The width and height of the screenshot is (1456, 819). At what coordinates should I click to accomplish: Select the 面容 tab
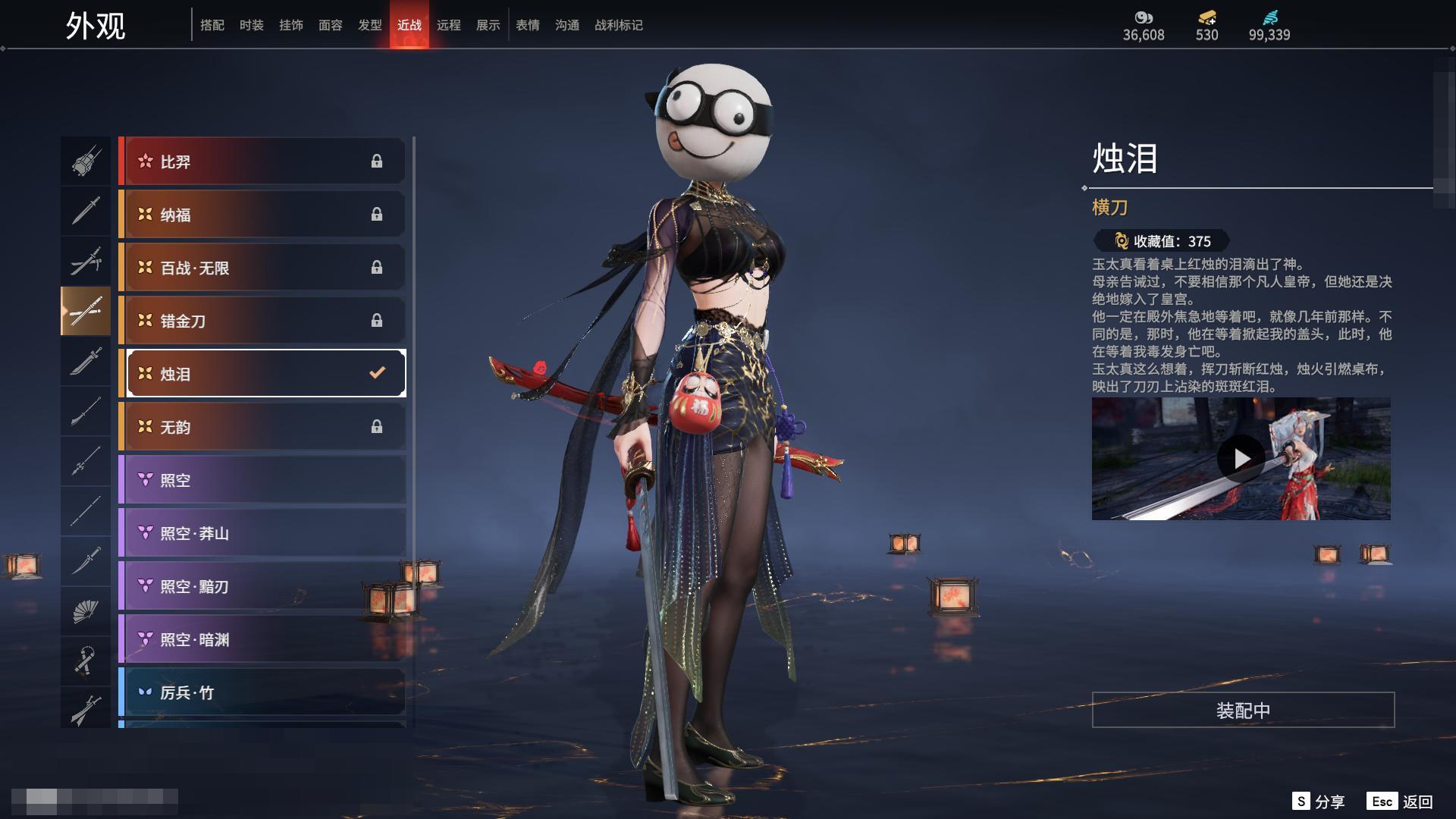330,25
